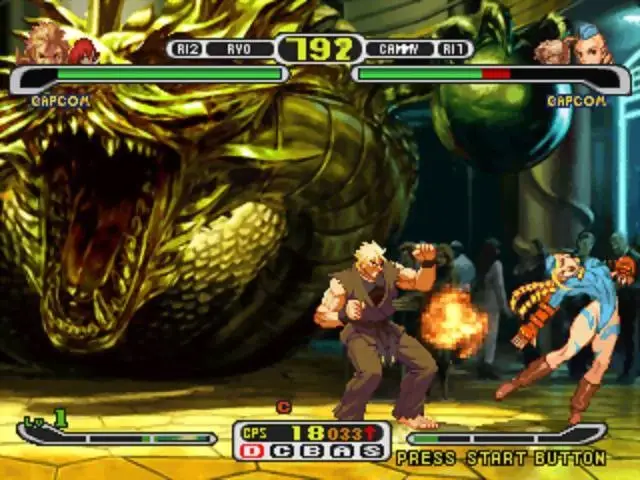Viewport: 640px width, 480px height.
Task: Select the S rank letter
Action: (x=372, y=451)
